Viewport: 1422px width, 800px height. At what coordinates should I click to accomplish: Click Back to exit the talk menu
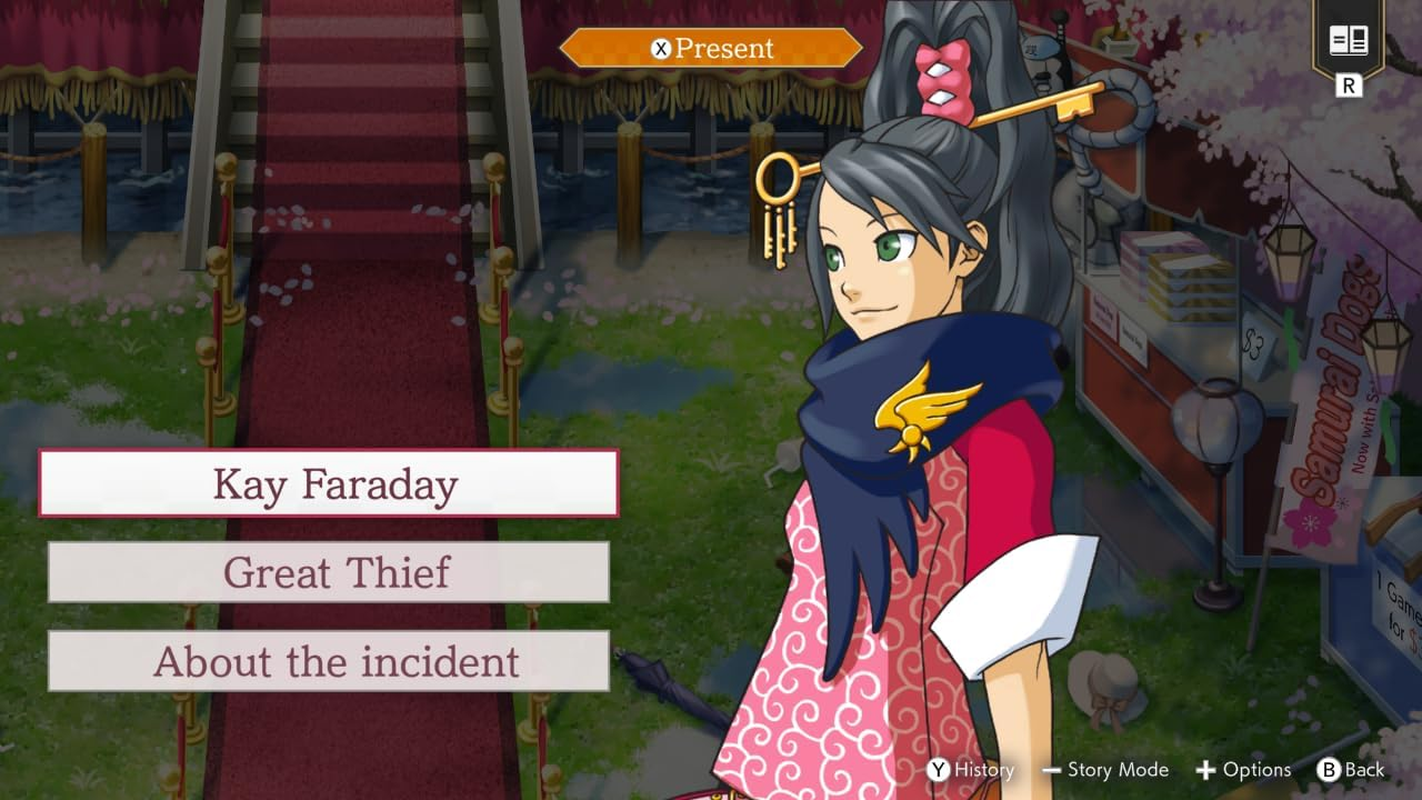coord(1364,770)
